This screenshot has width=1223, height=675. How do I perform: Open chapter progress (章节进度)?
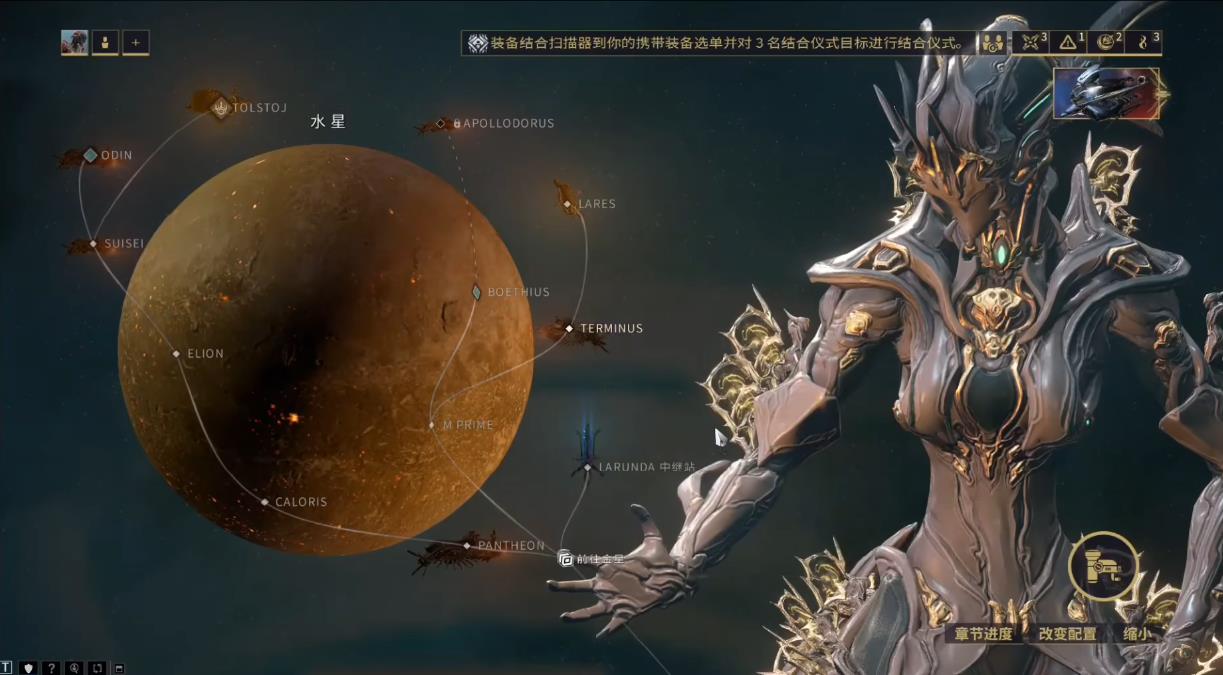[x=983, y=633]
